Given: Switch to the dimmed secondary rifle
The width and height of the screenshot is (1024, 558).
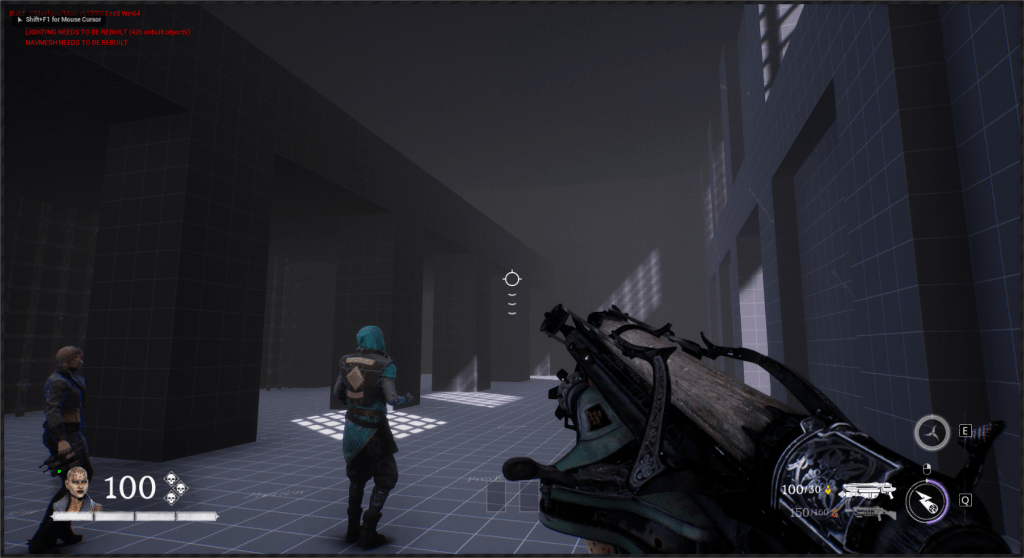Looking at the screenshot, I should point(868,513).
